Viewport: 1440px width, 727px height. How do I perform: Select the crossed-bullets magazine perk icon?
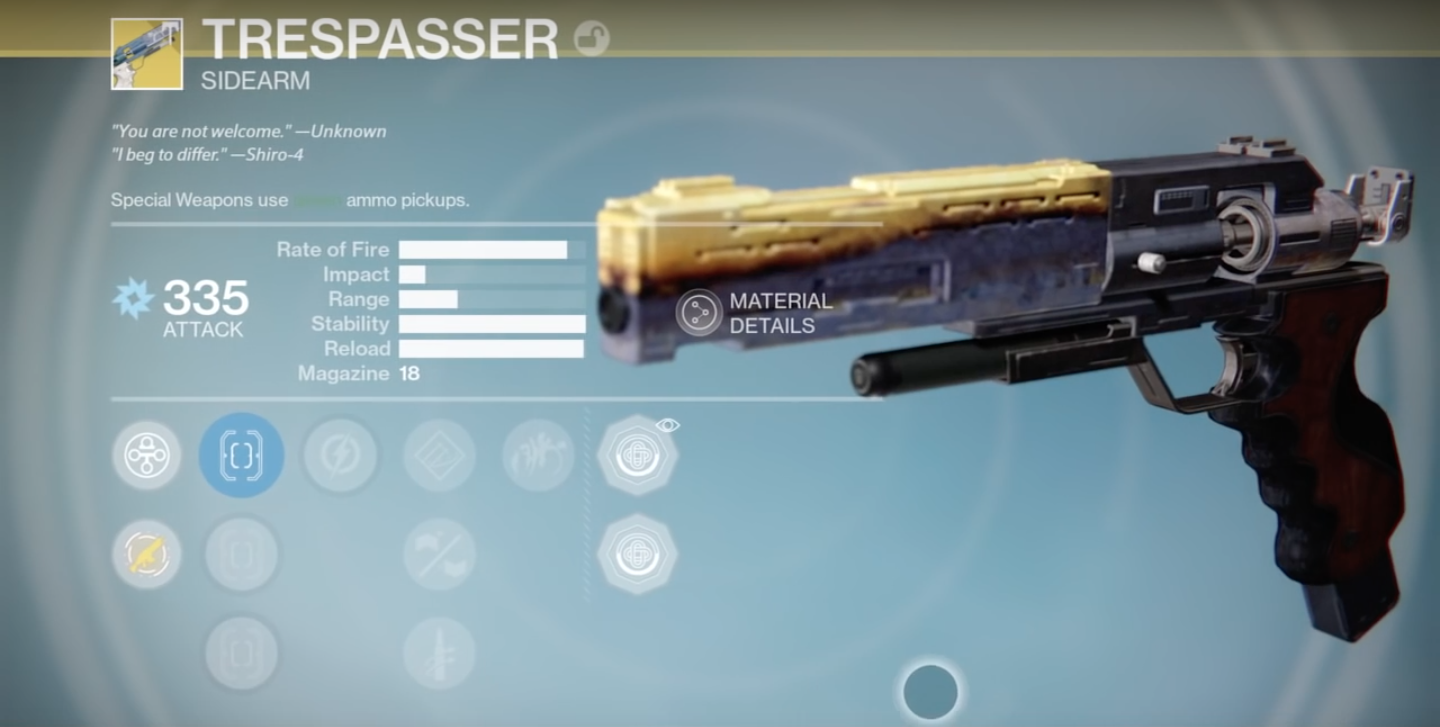click(x=438, y=553)
